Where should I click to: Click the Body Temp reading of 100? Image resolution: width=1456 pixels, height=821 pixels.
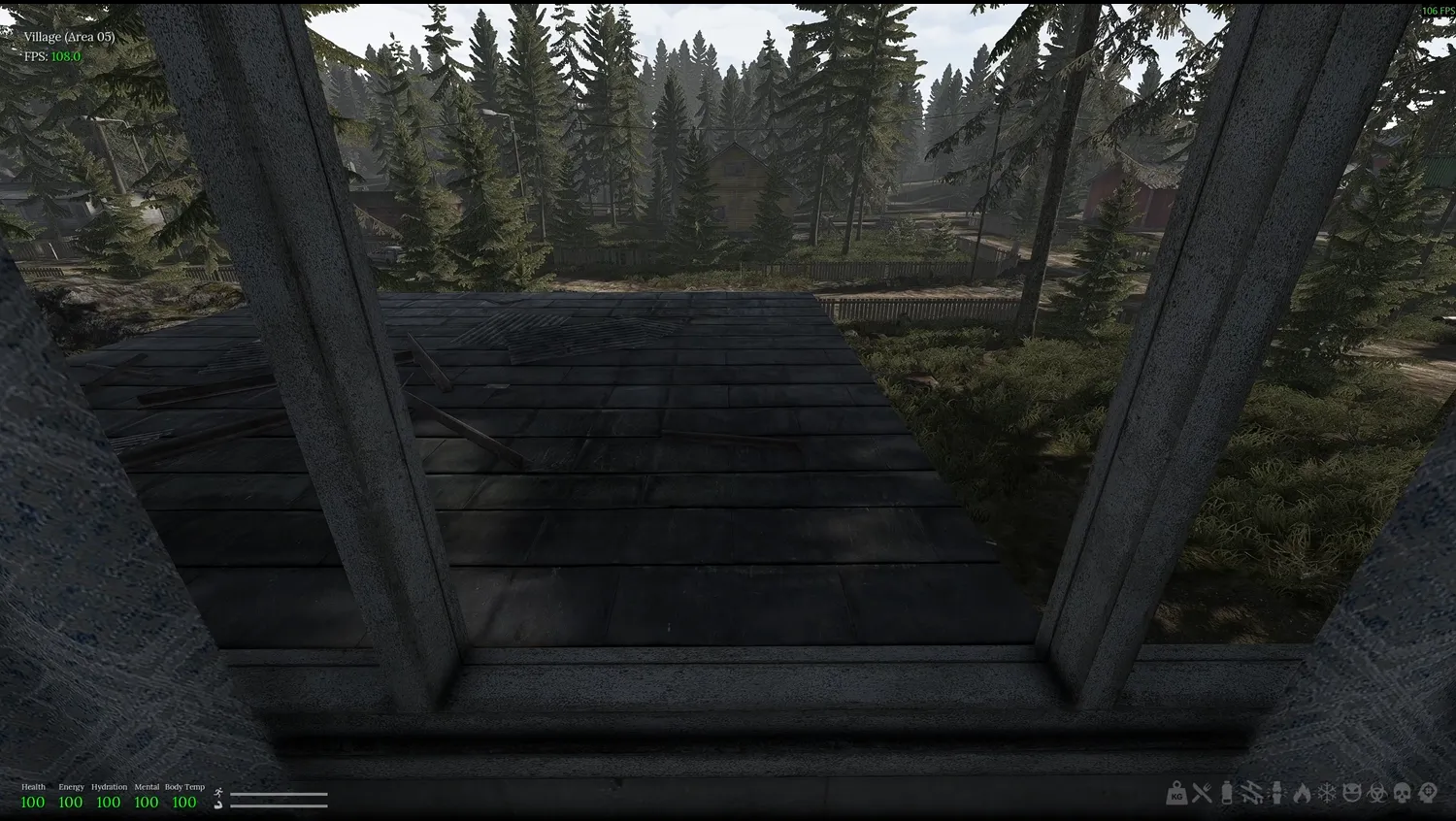[x=184, y=801]
